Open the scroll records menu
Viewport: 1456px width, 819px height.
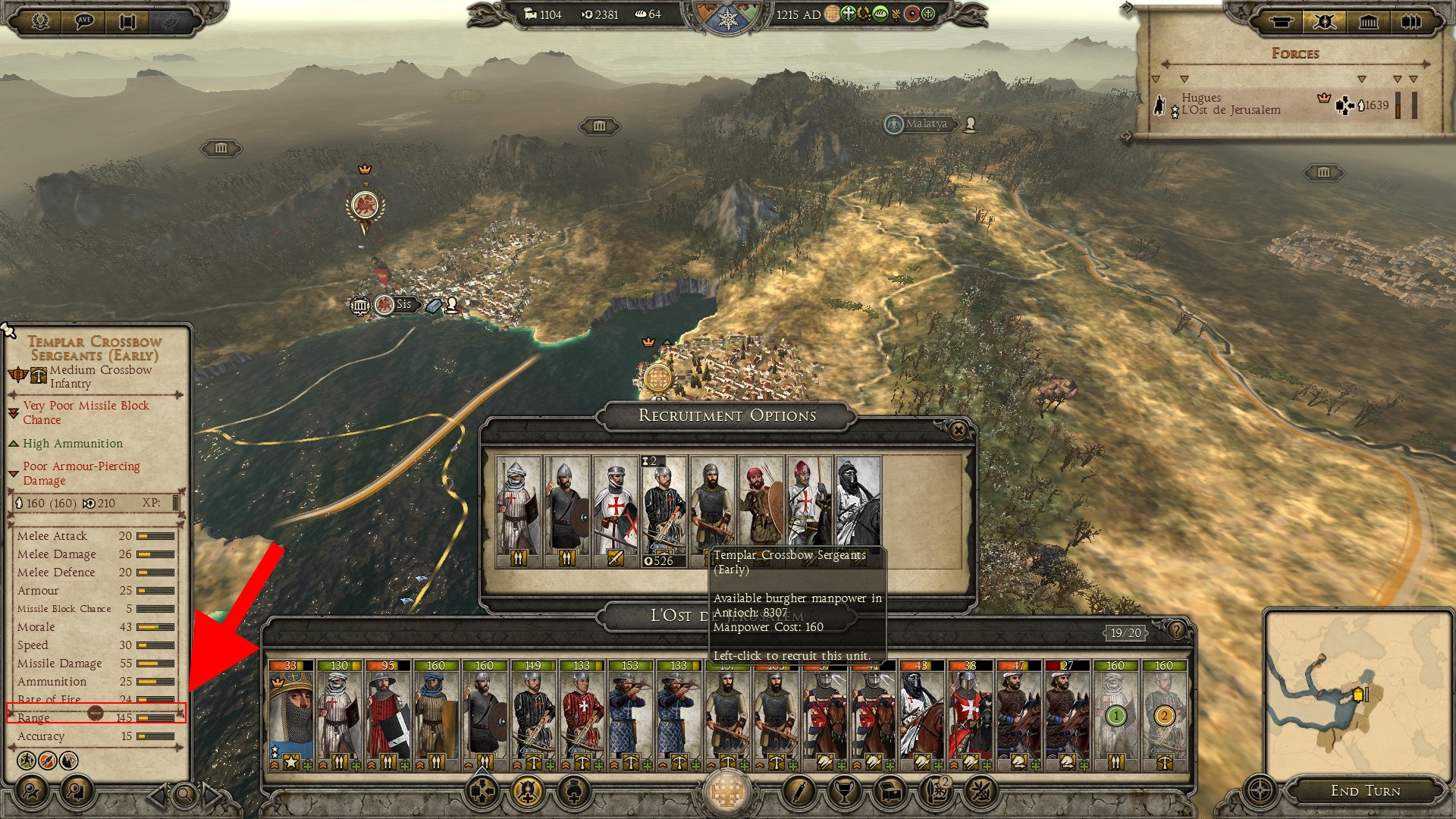point(127,20)
